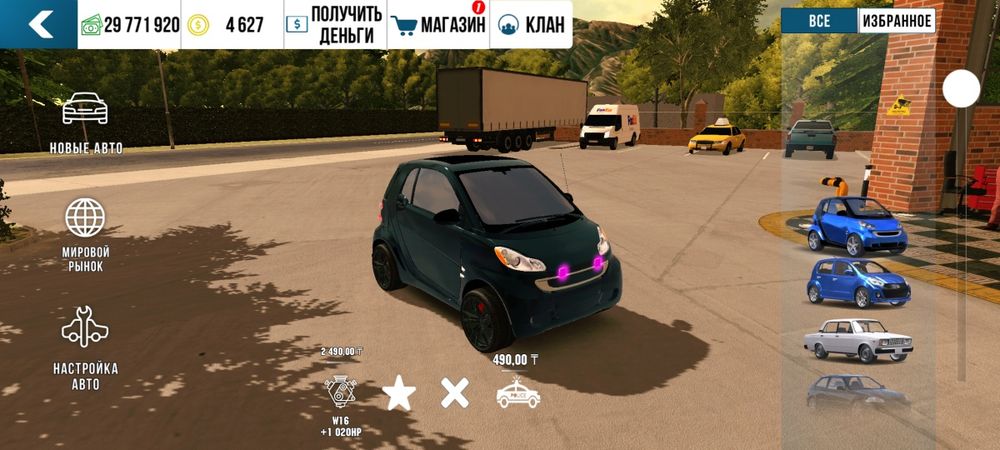Pick the white sedan thumbnail
The image size is (1000, 450).
click(x=858, y=340)
